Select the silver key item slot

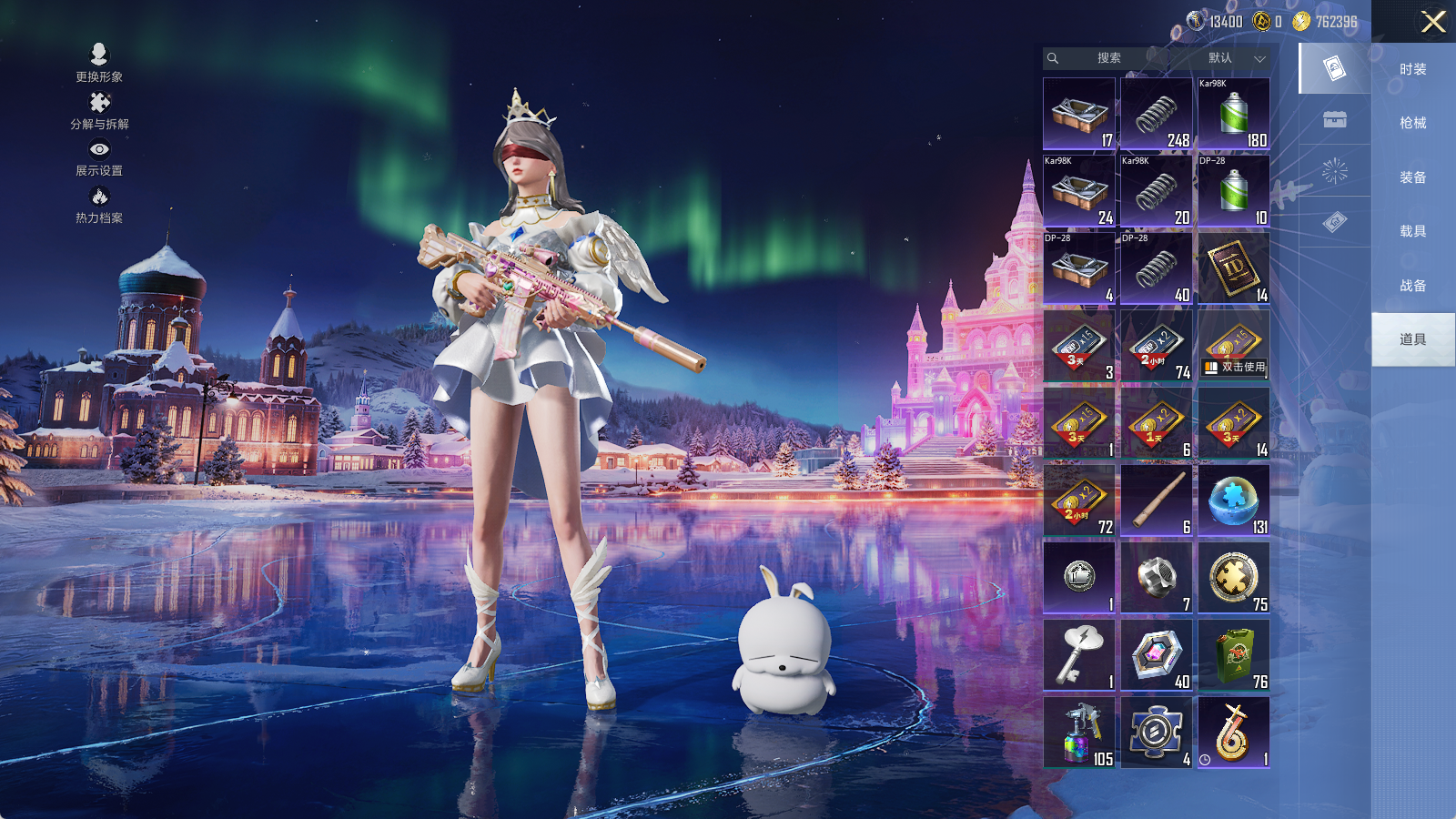click(1079, 655)
